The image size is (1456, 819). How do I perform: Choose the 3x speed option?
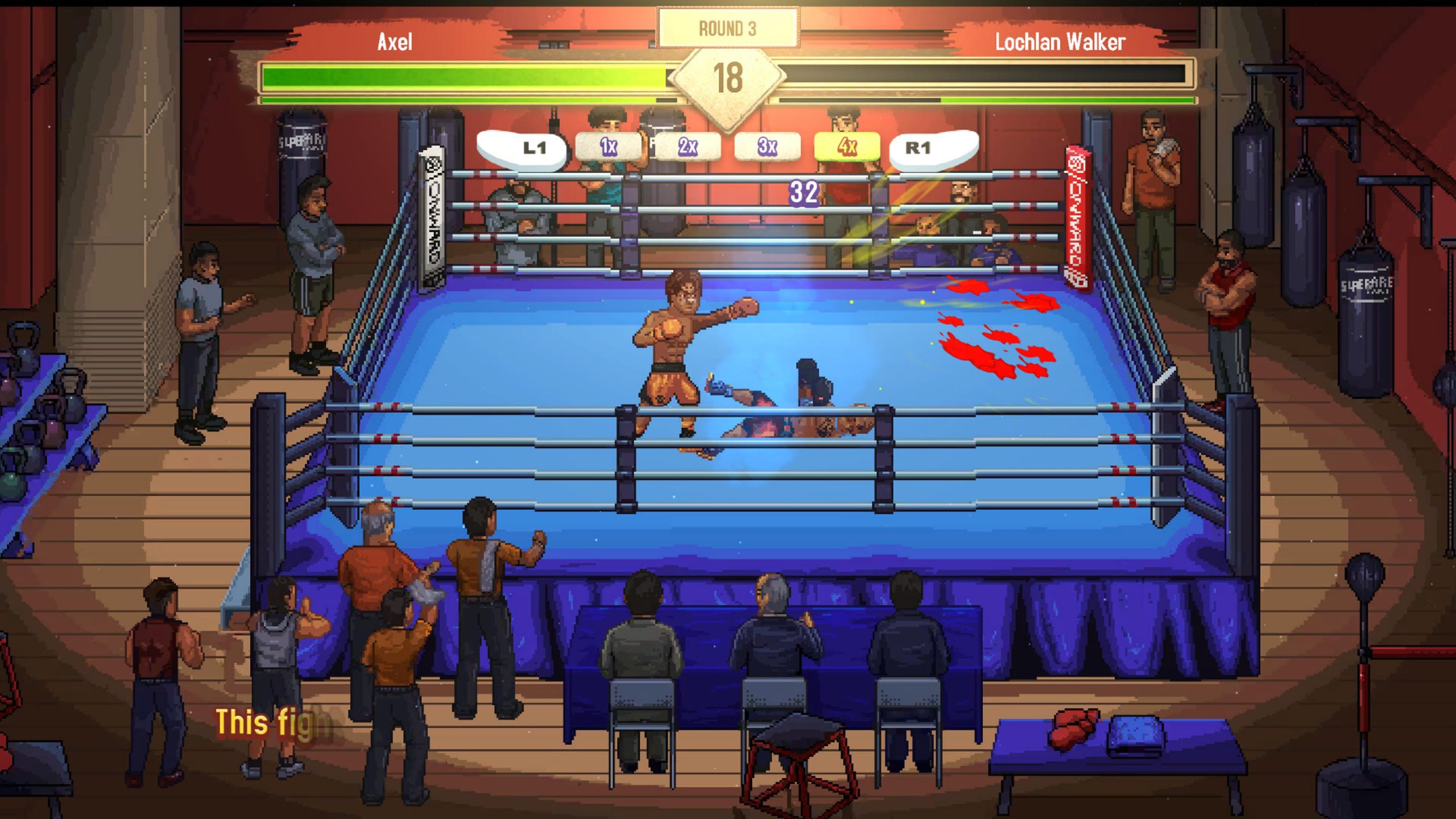tap(767, 147)
